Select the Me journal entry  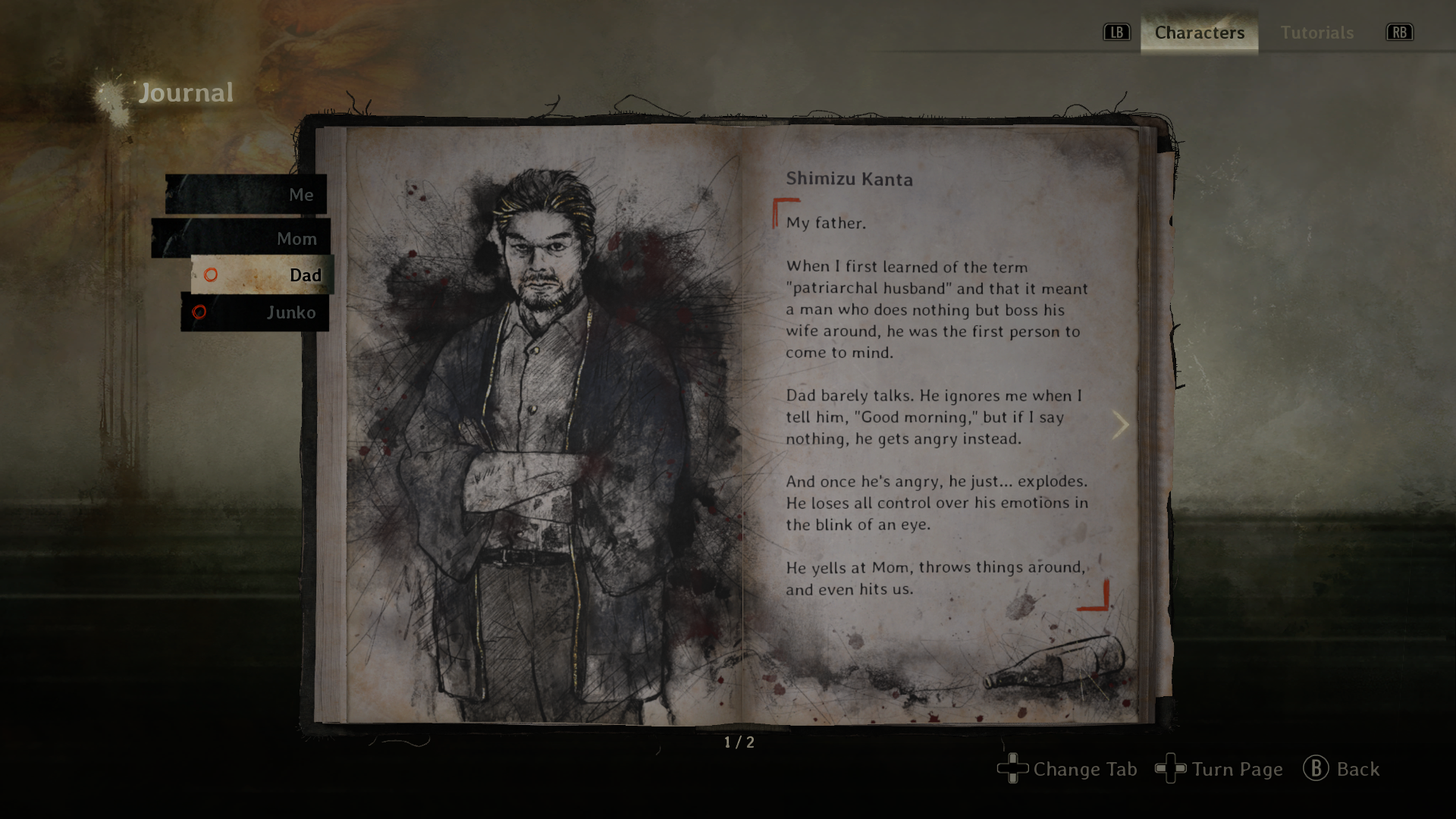click(246, 195)
